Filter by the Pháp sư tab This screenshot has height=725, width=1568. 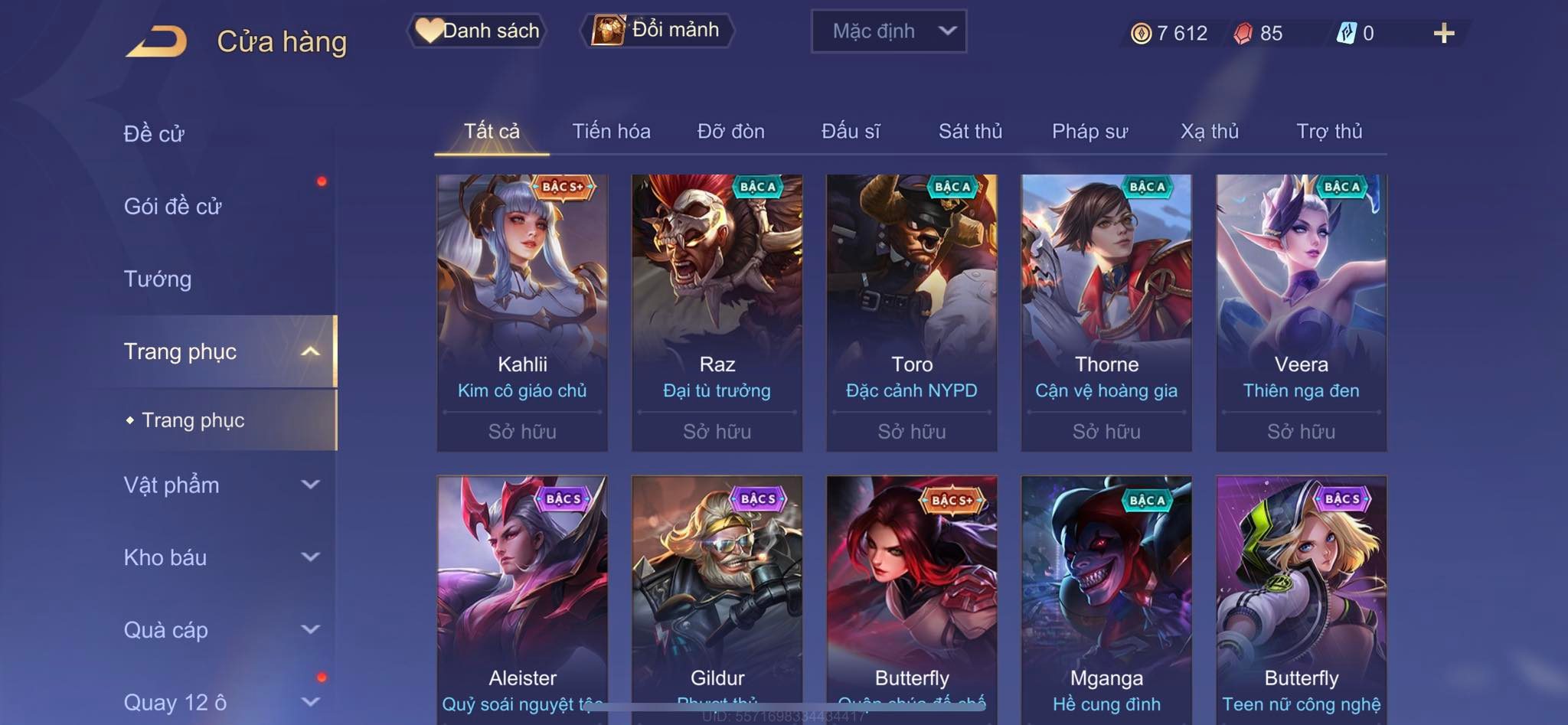click(1089, 132)
